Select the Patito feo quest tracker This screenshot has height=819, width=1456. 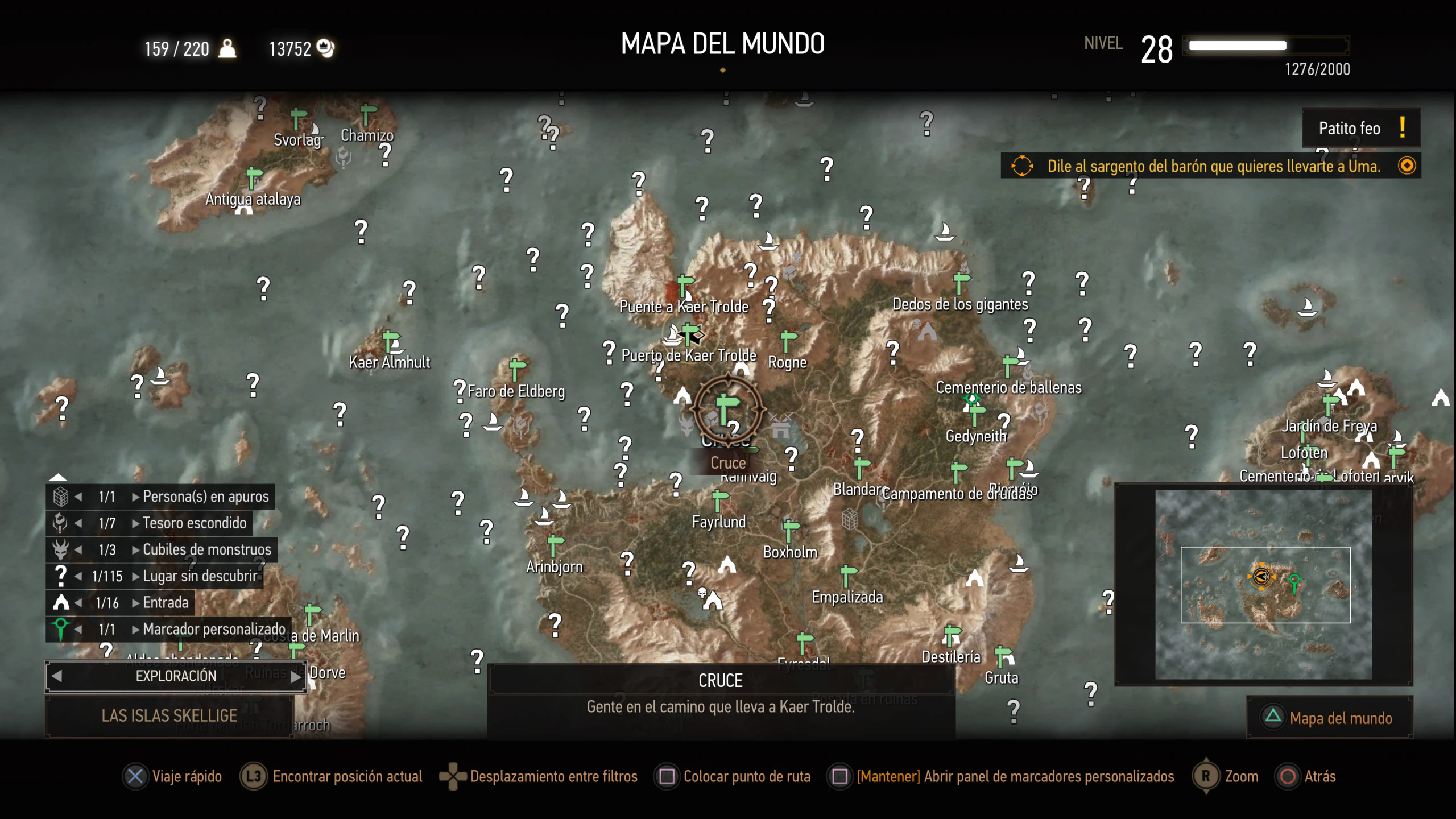coord(1360,129)
